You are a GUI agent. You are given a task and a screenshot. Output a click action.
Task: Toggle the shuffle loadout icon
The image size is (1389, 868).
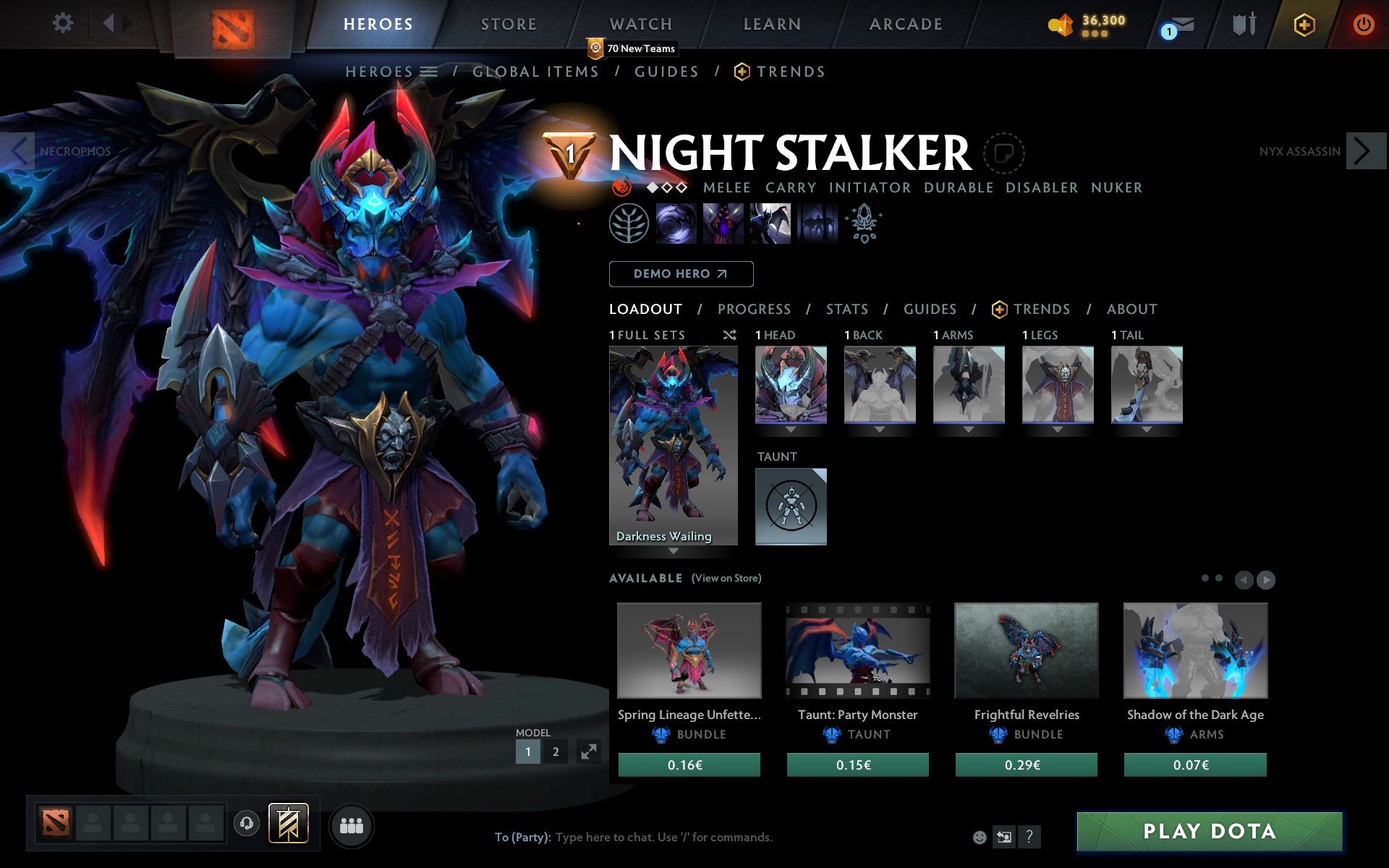[x=729, y=335]
